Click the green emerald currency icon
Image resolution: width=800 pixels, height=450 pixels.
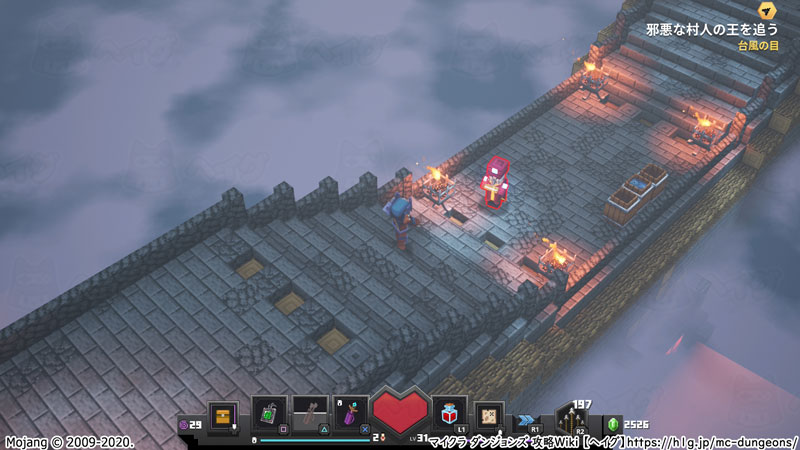click(613, 424)
